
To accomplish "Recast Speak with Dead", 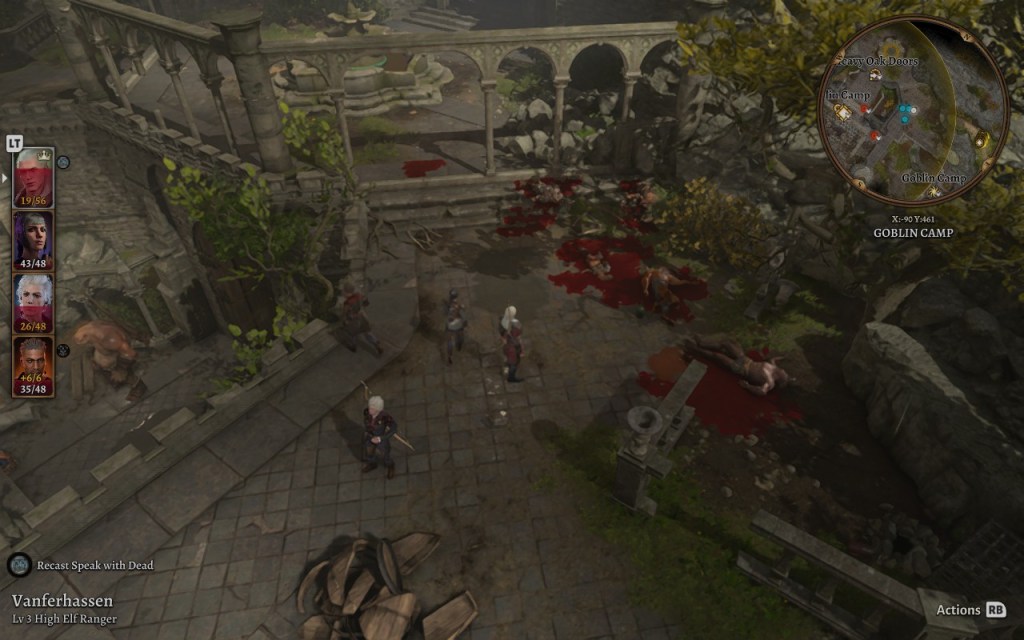I will click(19, 565).
